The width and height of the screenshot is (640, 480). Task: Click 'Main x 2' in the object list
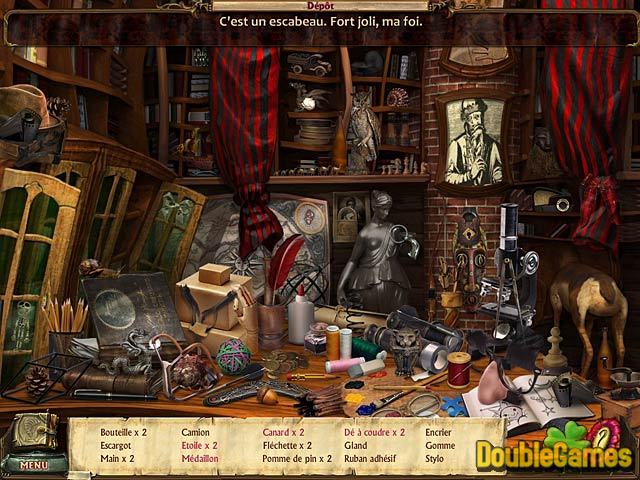point(117,458)
